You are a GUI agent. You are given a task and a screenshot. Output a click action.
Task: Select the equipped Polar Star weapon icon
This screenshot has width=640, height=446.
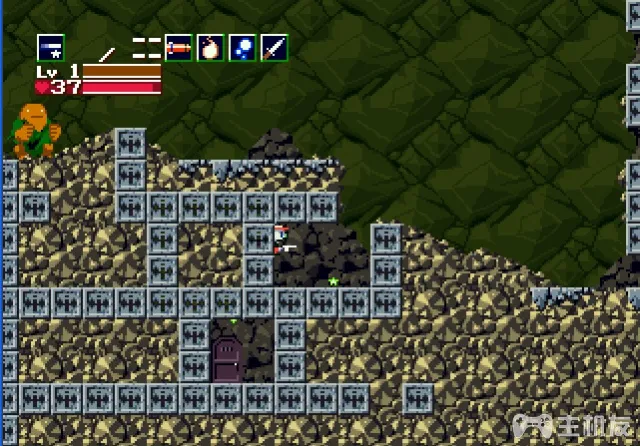51,47
